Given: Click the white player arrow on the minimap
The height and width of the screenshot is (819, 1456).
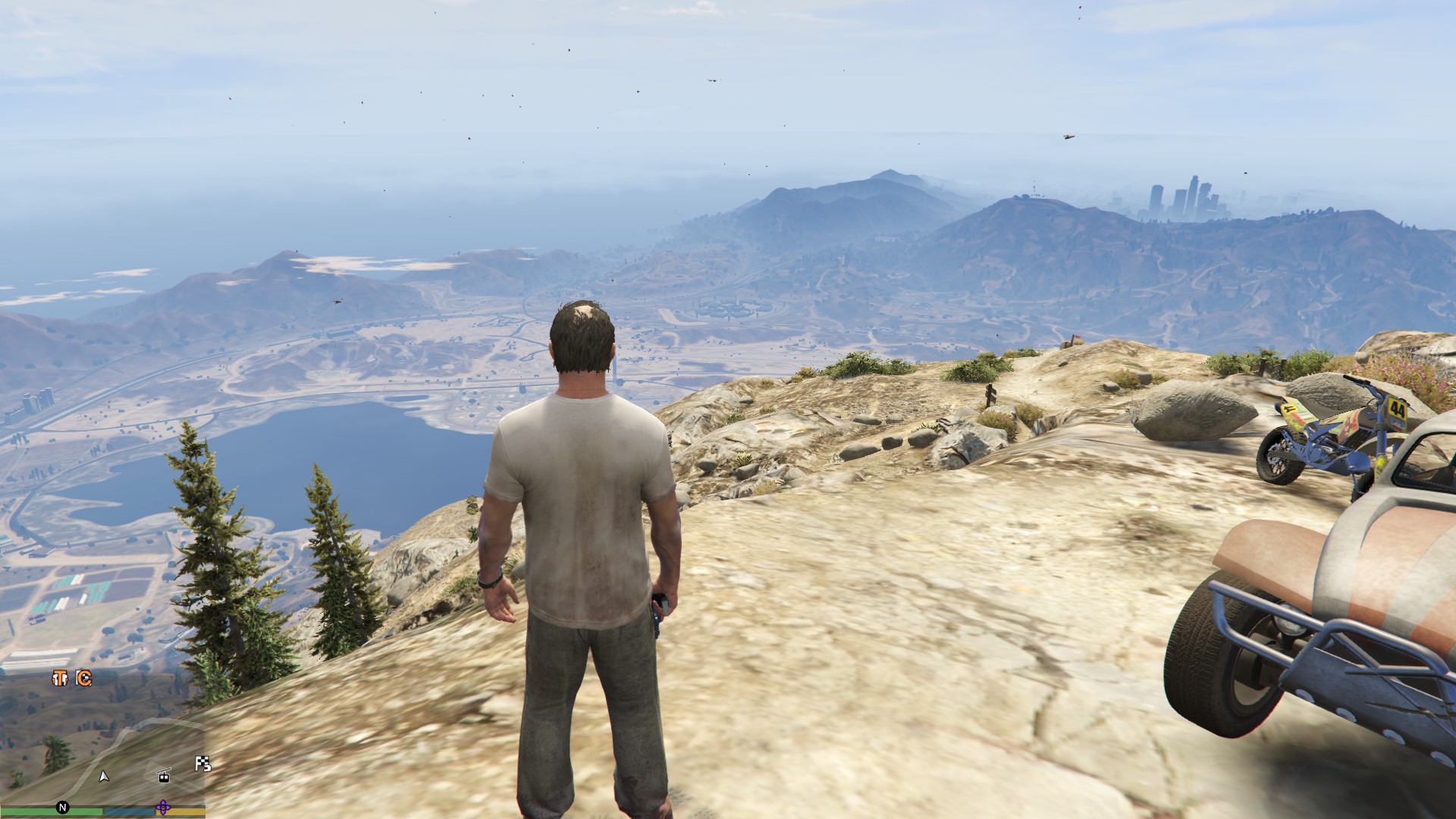Looking at the screenshot, I should 104,776.
